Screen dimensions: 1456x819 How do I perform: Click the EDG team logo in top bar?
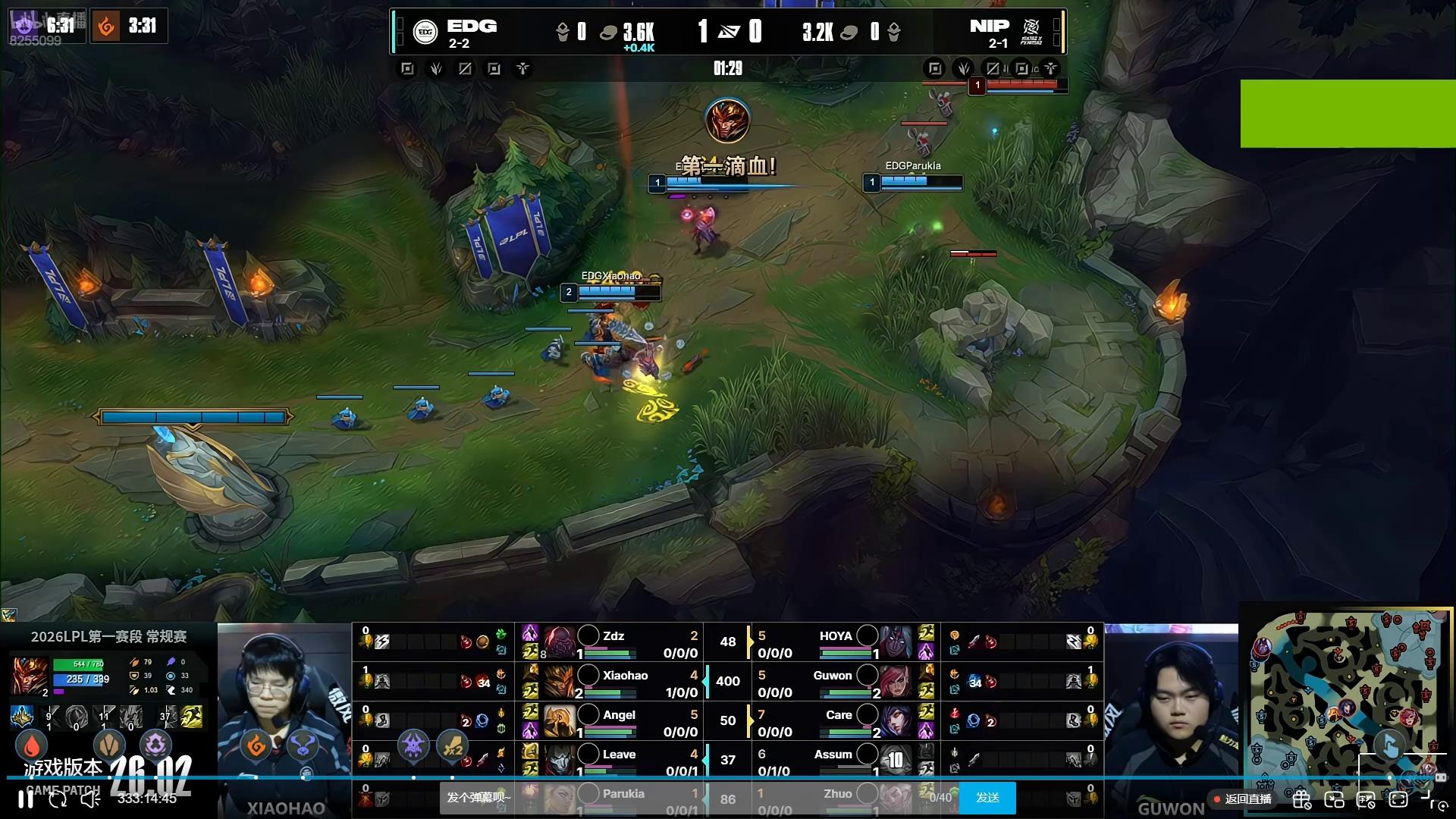[425, 32]
